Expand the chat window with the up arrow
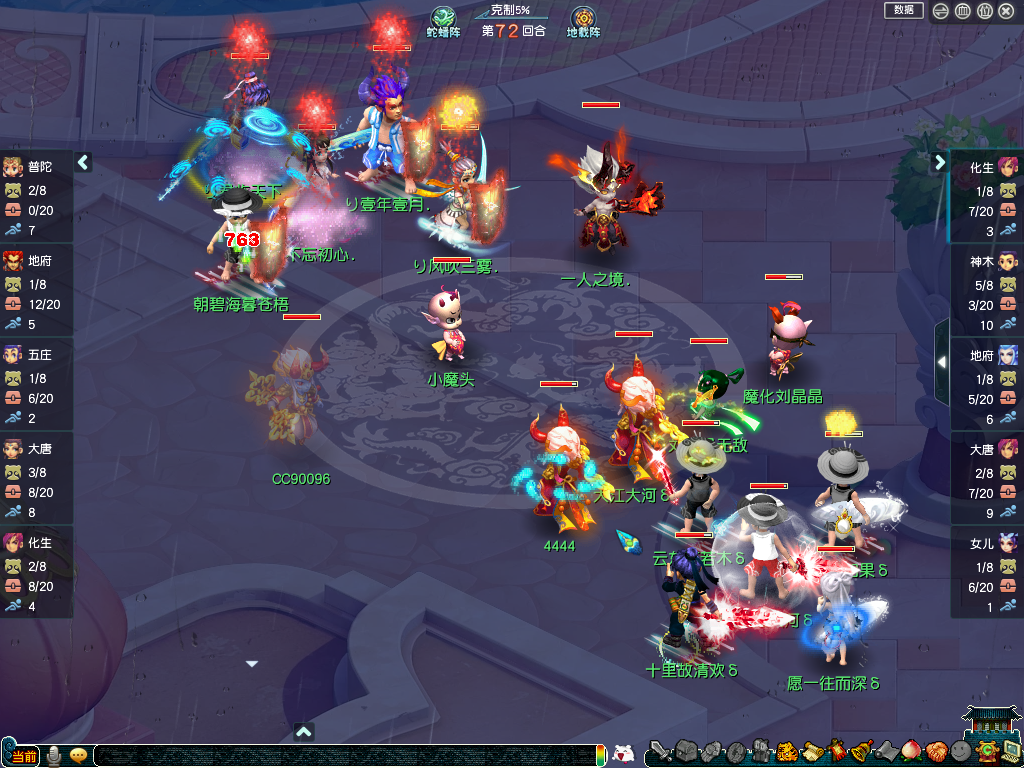Image resolution: width=1024 pixels, height=768 pixels. [305, 731]
